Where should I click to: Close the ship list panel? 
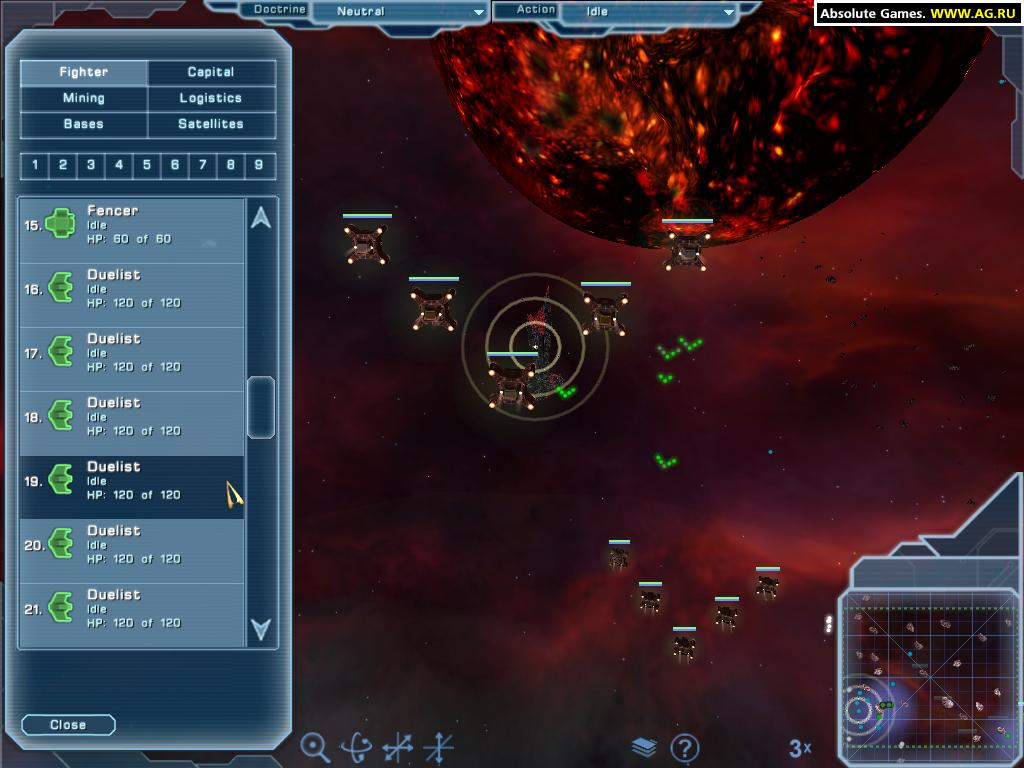click(x=68, y=725)
